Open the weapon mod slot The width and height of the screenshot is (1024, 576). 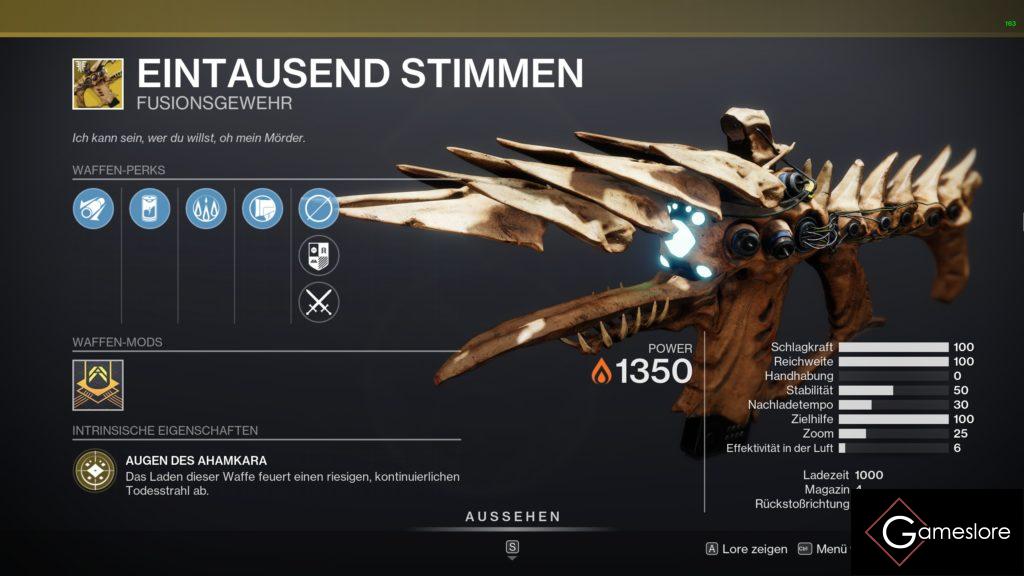click(98, 385)
